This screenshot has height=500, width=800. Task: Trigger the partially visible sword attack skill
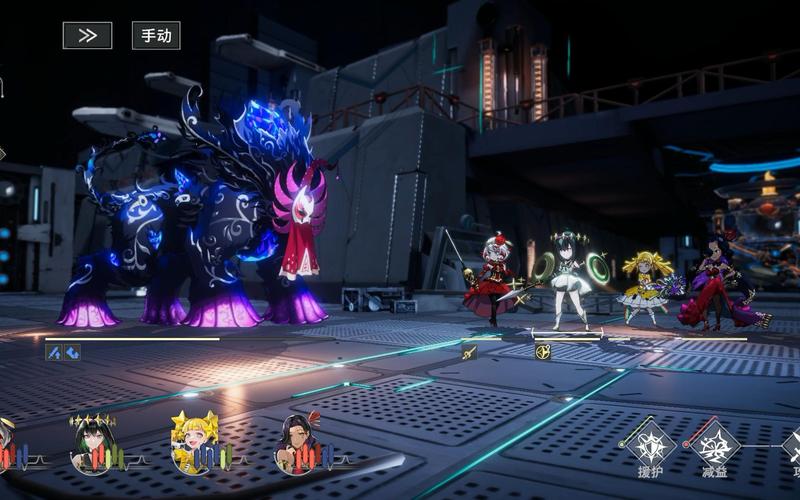click(792, 444)
